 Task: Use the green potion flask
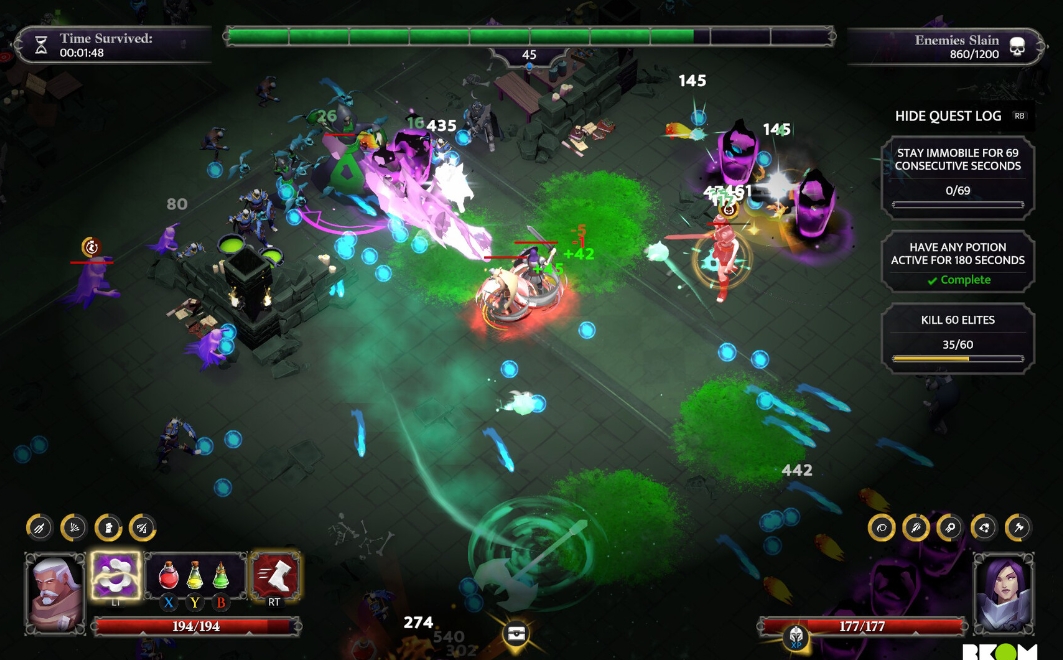click(221, 575)
